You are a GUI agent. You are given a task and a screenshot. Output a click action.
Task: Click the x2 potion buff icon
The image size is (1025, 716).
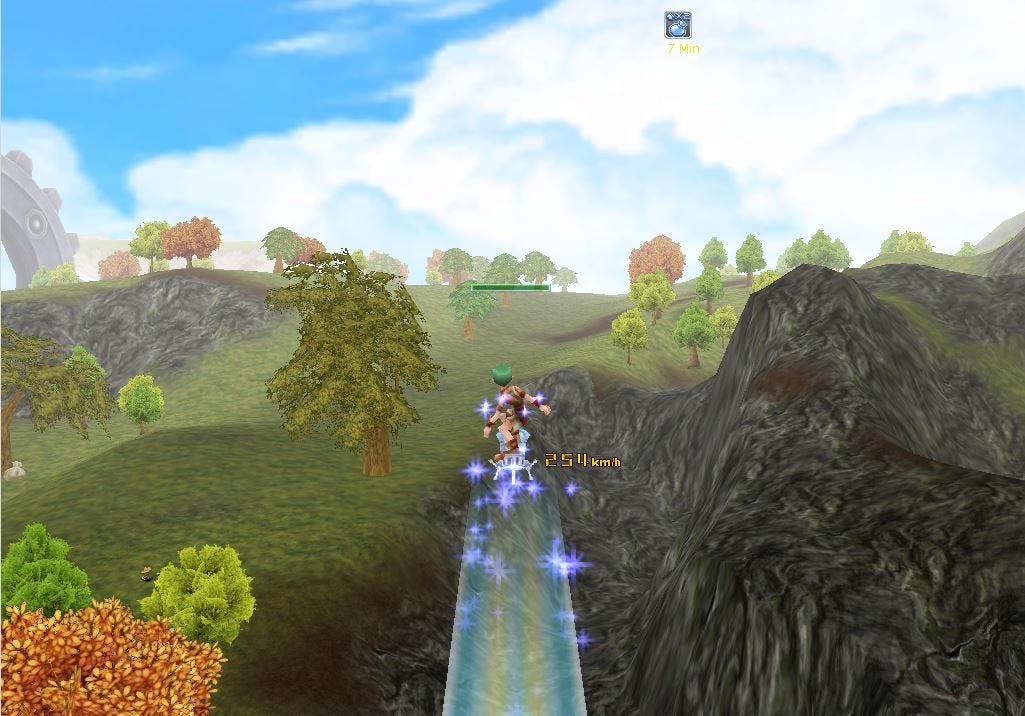coord(678,24)
